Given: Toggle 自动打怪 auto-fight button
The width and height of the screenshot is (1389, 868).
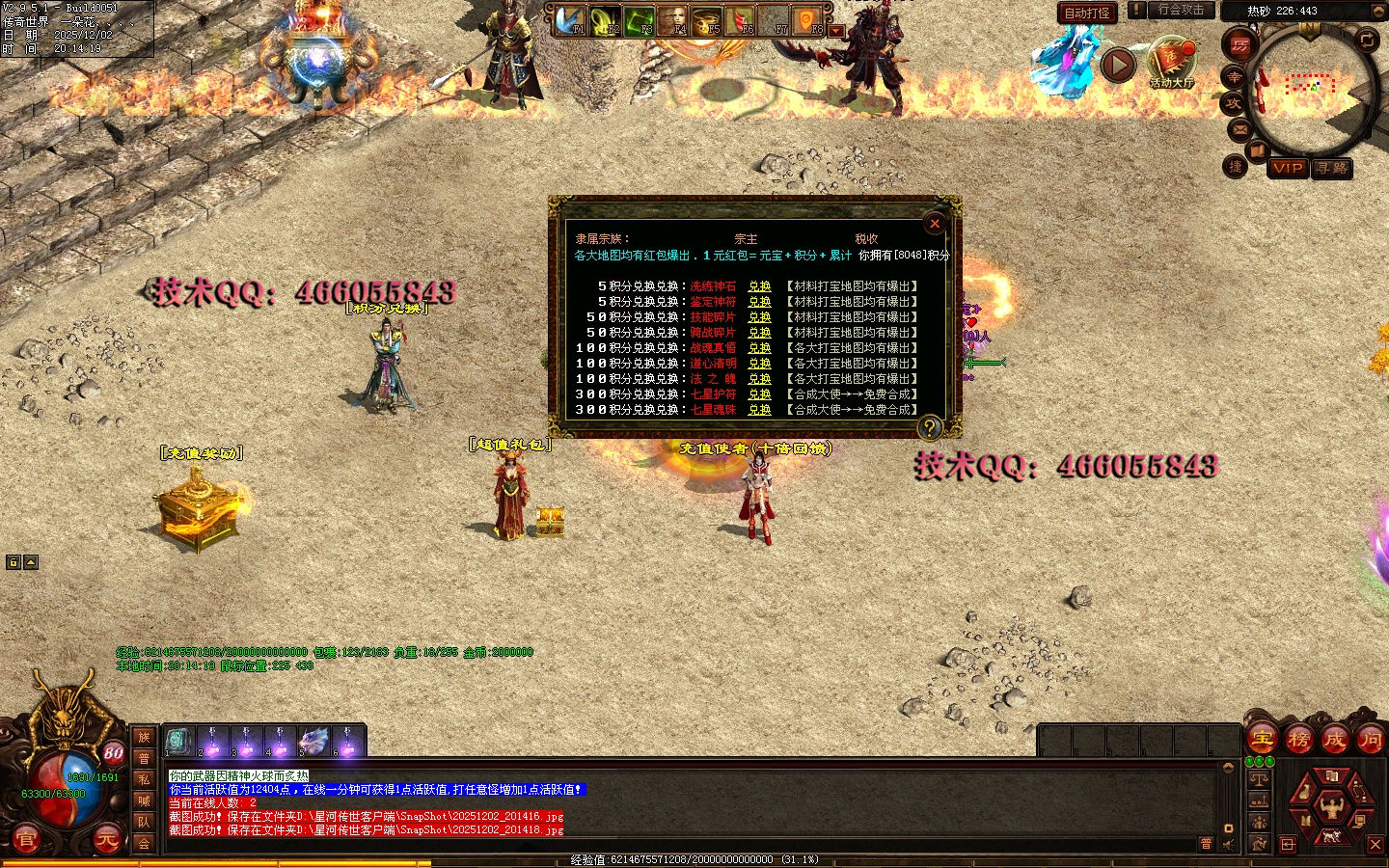Looking at the screenshot, I should [x=1087, y=13].
